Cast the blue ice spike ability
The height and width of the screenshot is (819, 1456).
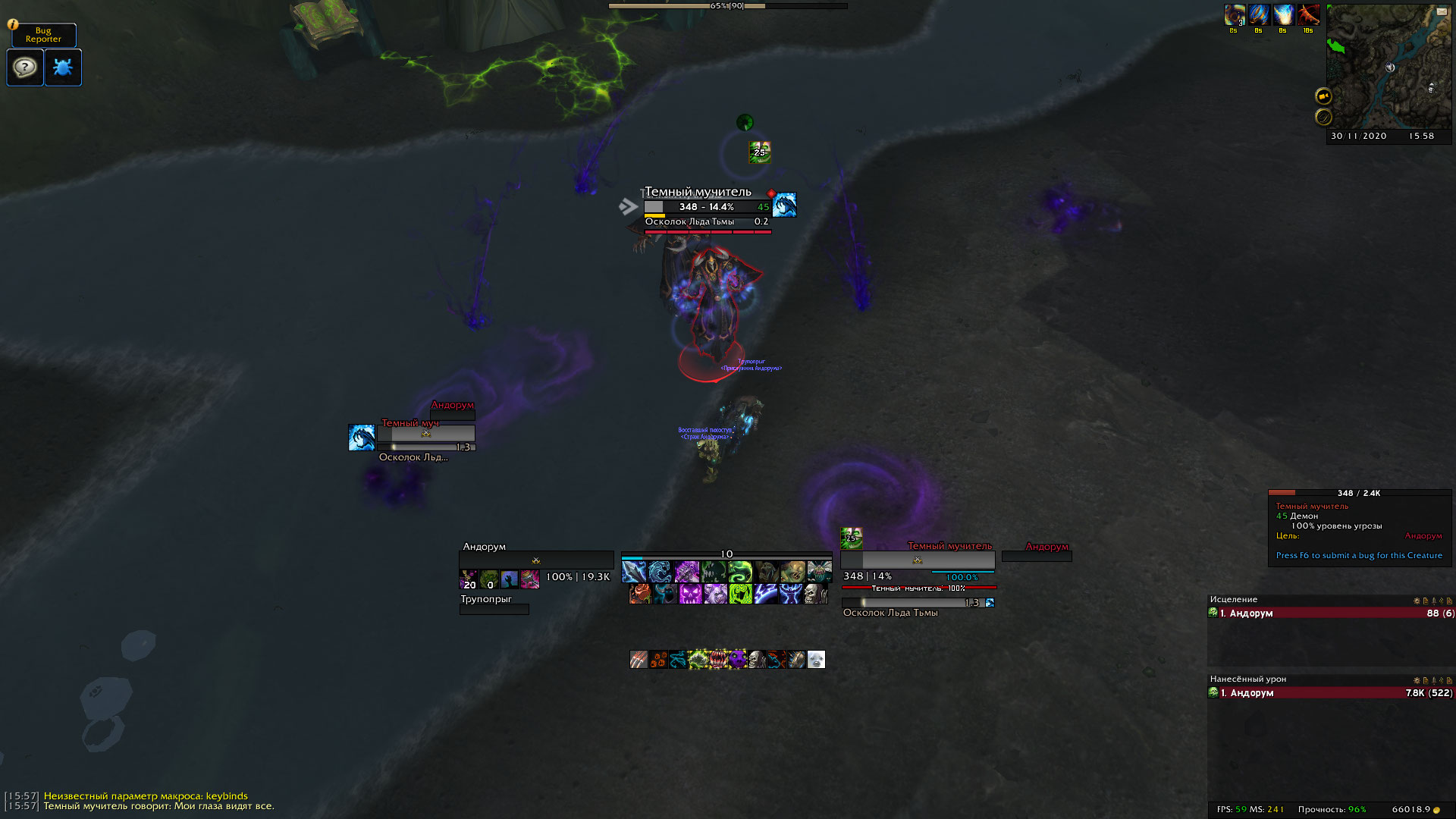click(x=633, y=571)
